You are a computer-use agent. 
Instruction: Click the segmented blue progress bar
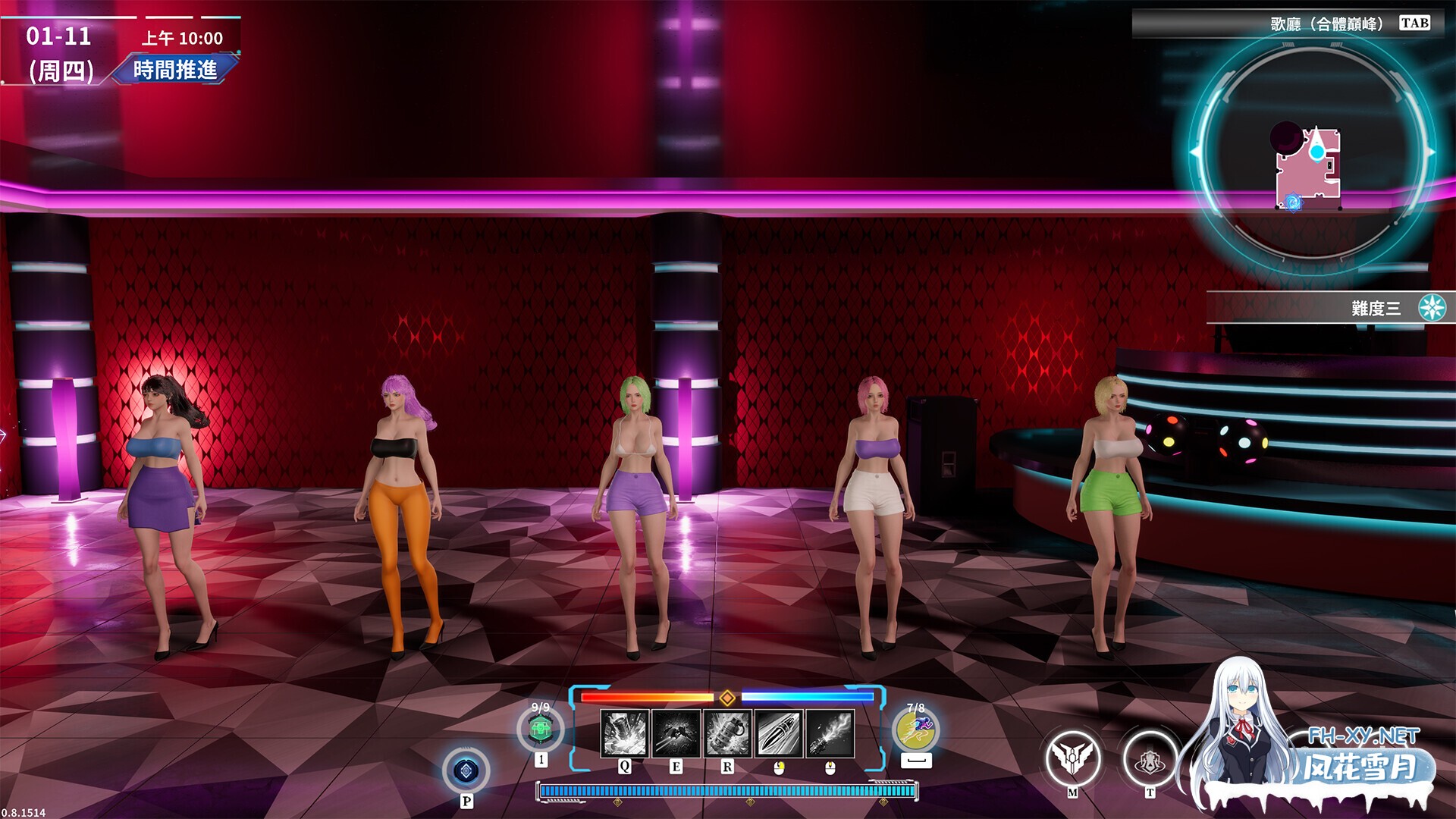728,791
